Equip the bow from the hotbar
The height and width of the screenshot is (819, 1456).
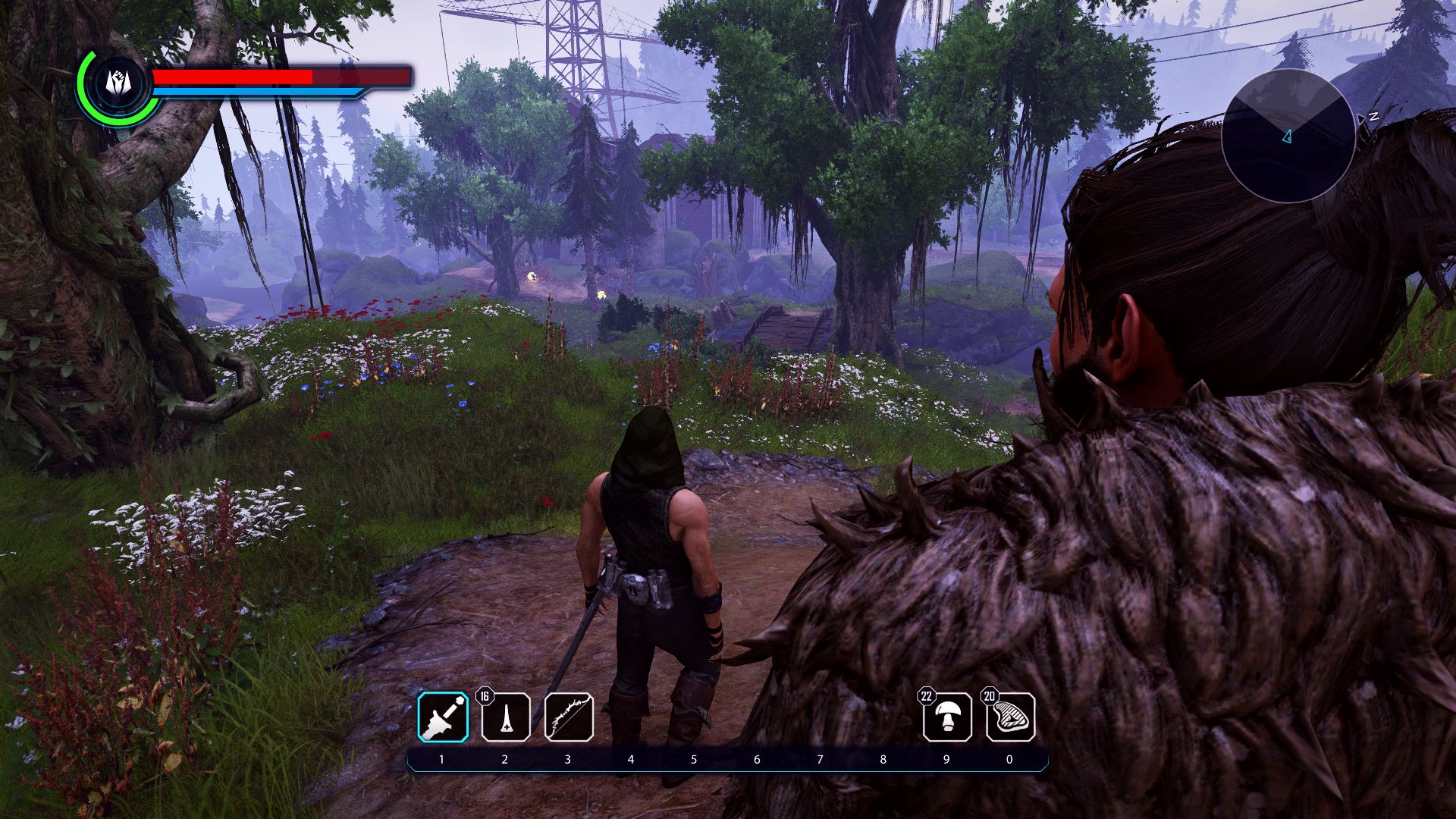point(569,717)
